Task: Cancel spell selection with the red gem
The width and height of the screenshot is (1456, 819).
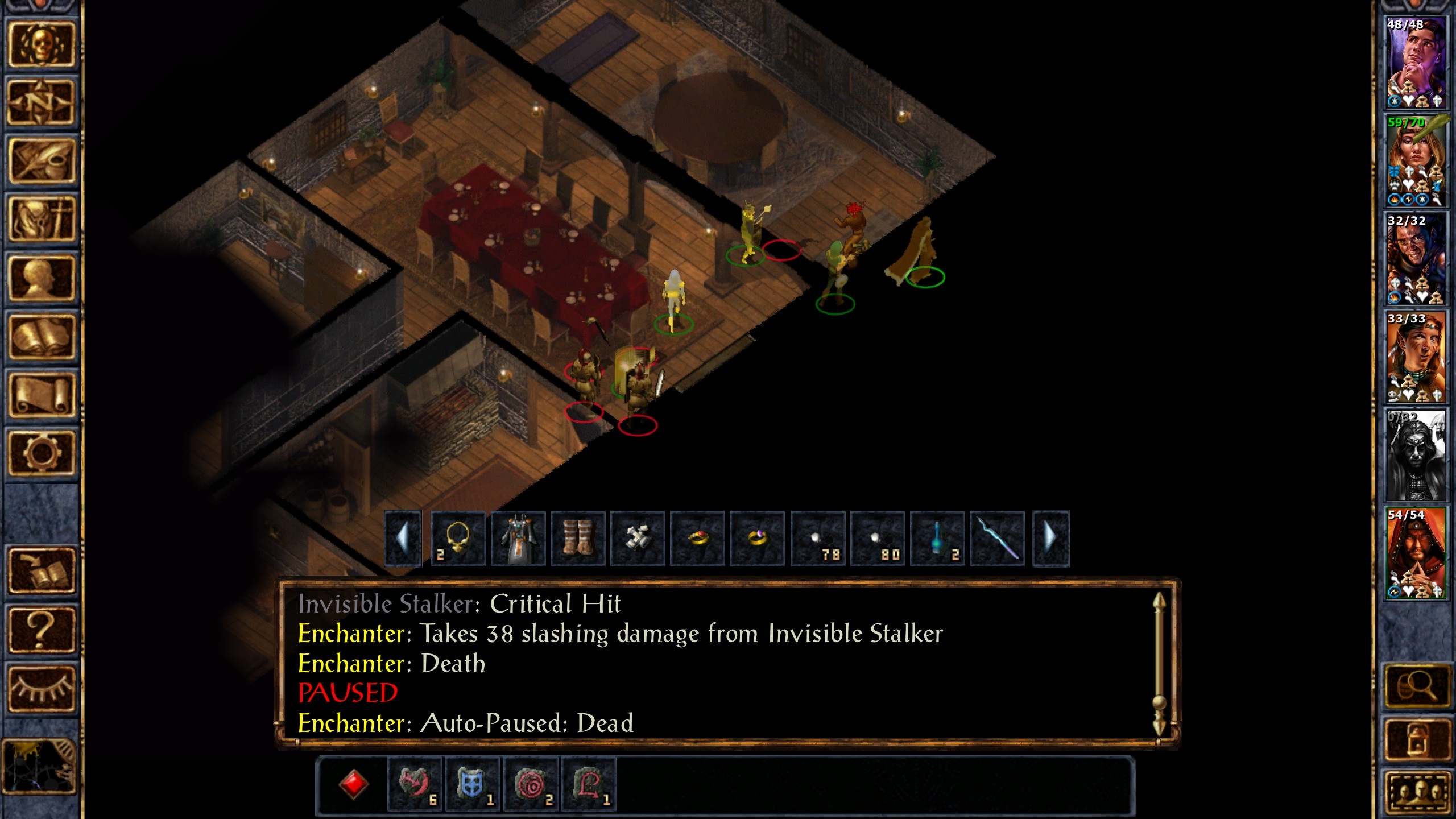Action: tap(353, 784)
